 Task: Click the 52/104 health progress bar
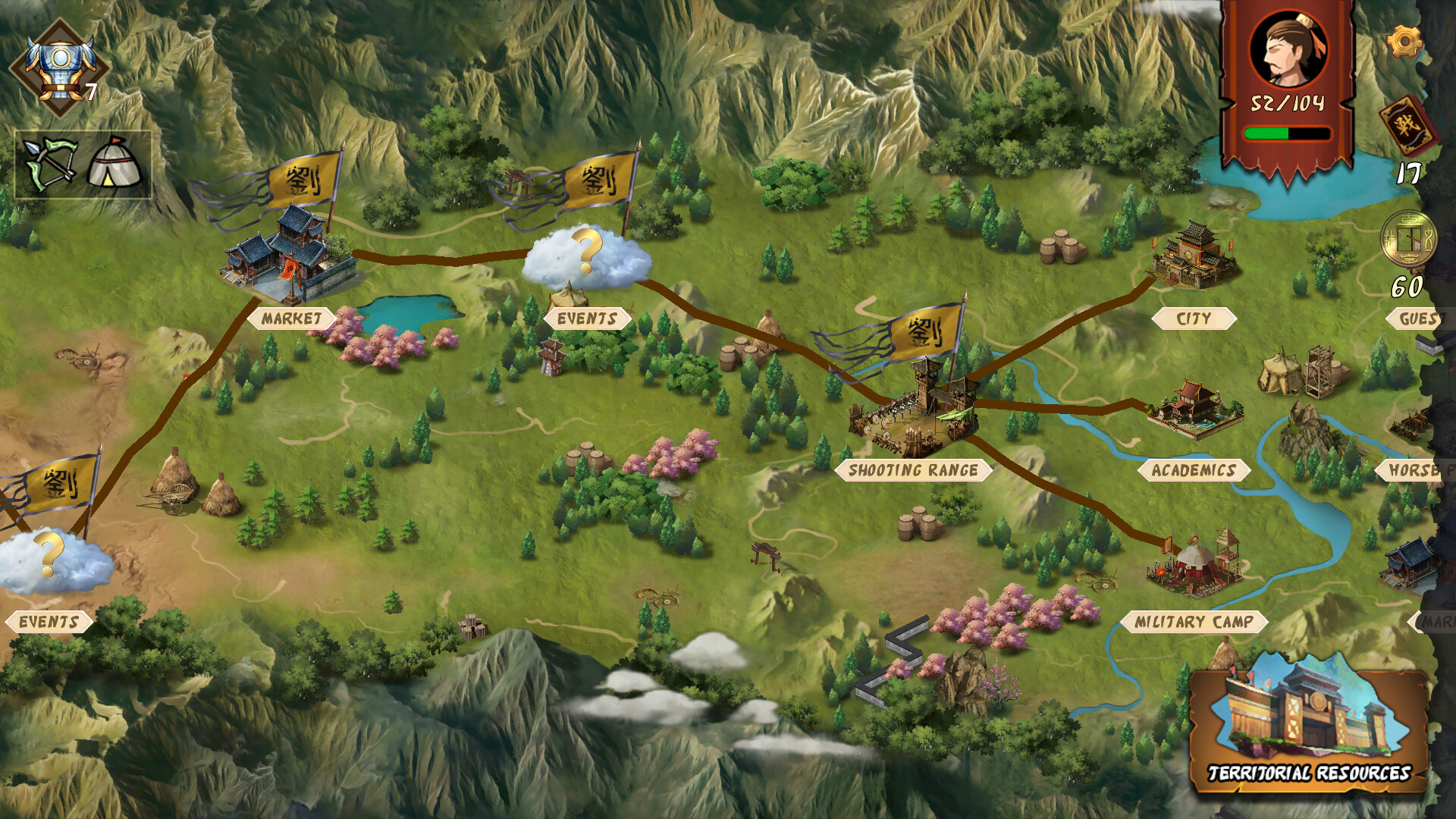[x=1286, y=132]
